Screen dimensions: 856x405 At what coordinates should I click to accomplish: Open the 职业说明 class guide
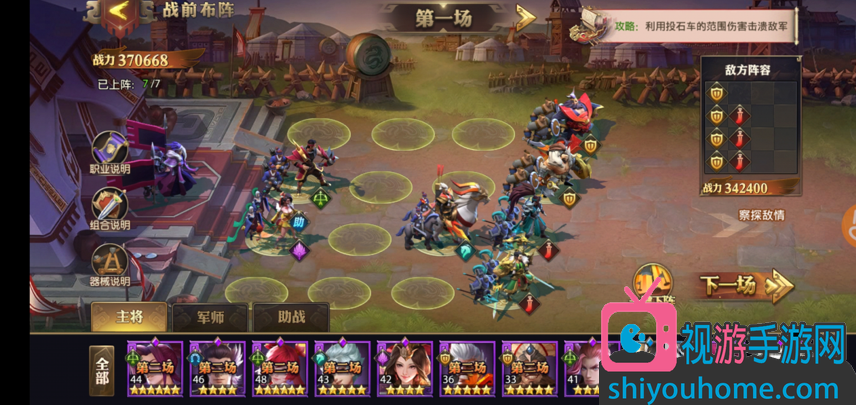[110, 154]
